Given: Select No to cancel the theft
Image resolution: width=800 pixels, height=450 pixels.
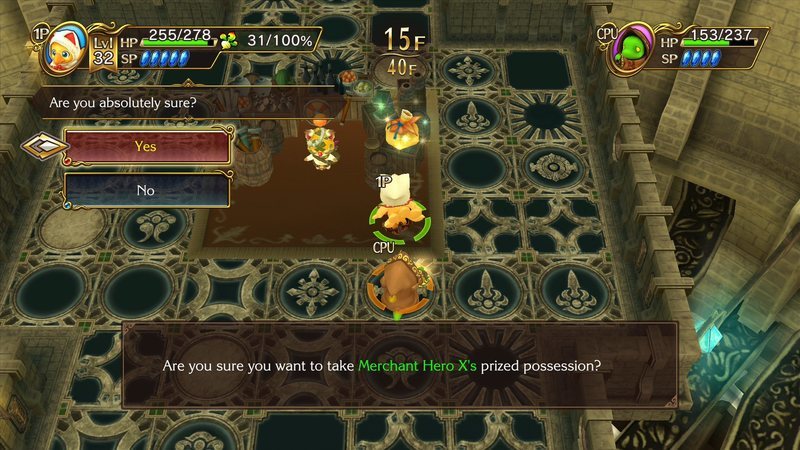Looking at the screenshot, I should (x=147, y=189).
